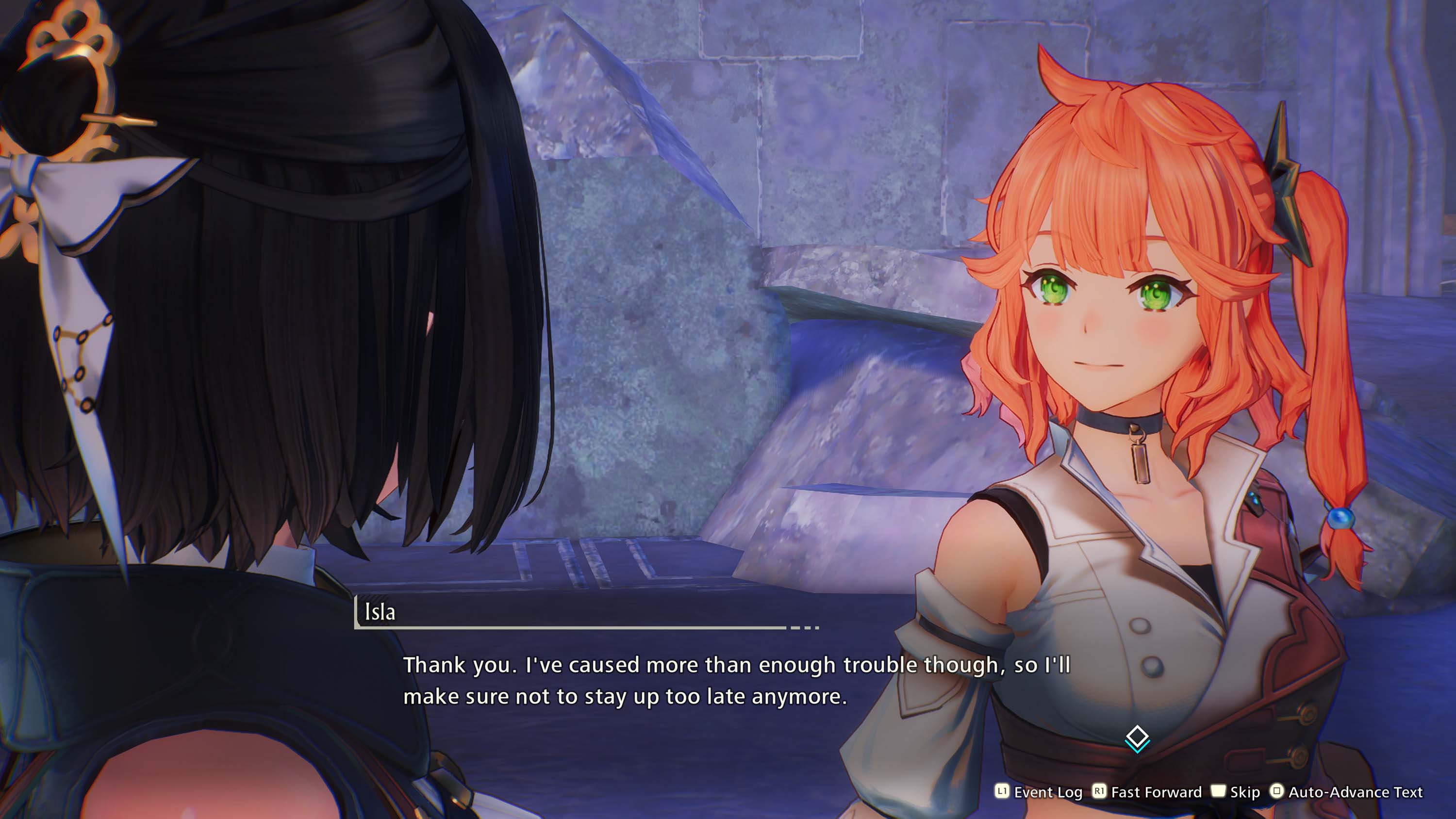Viewport: 1456px width, 819px height.
Task: Activate Fast Forward for the dialogue
Action: point(1147,792)
